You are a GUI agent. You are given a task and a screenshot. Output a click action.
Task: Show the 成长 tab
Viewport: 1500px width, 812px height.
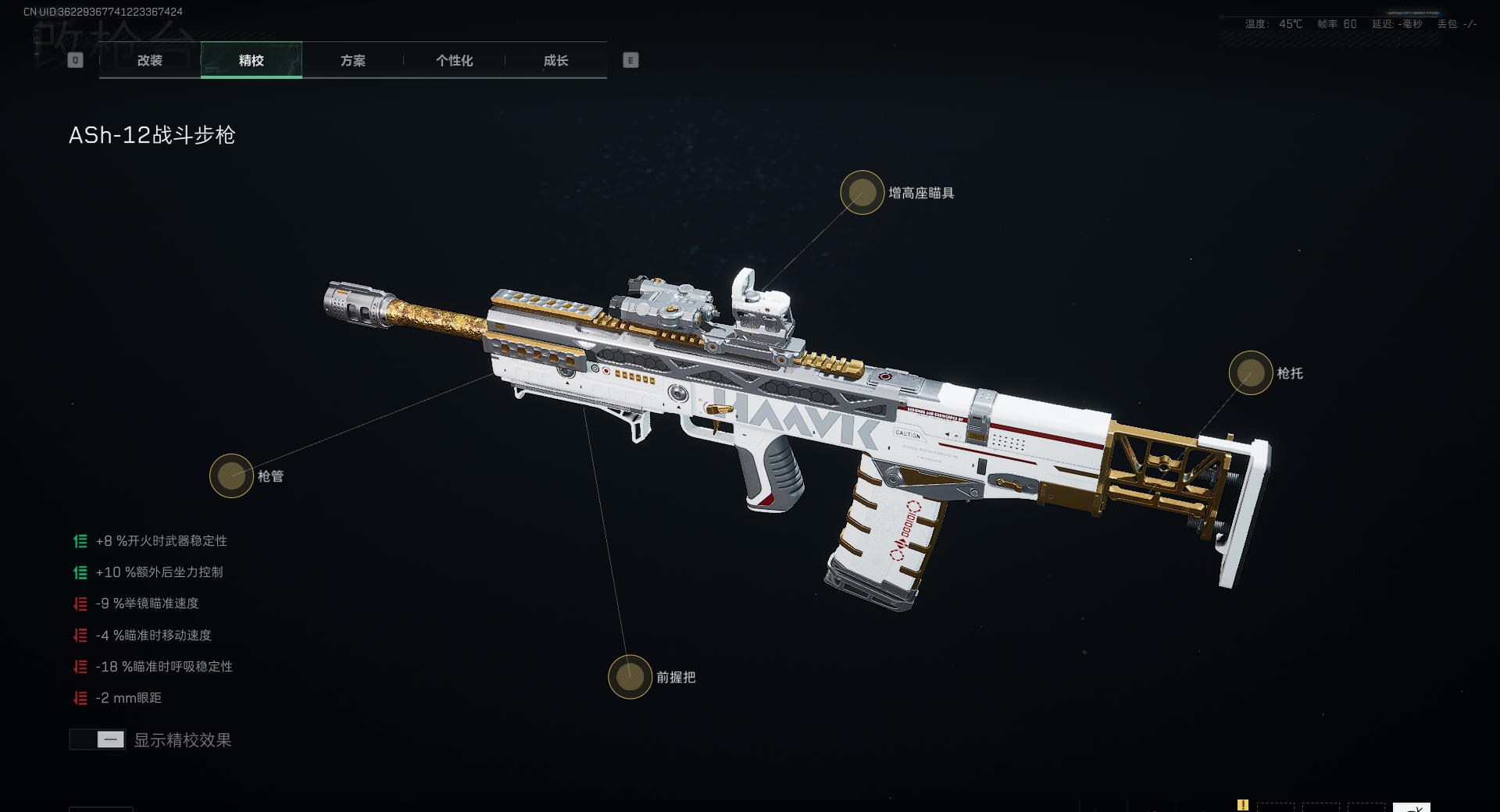[x=555, y=60]
